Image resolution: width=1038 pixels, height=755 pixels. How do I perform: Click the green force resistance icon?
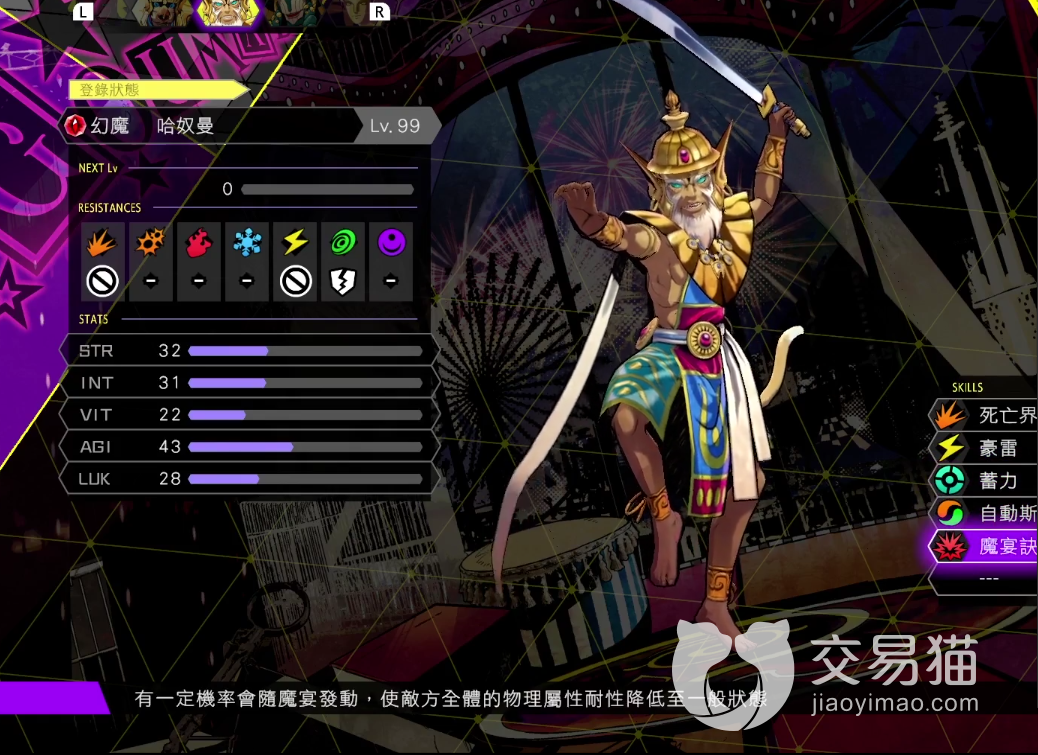coord(343,242)
